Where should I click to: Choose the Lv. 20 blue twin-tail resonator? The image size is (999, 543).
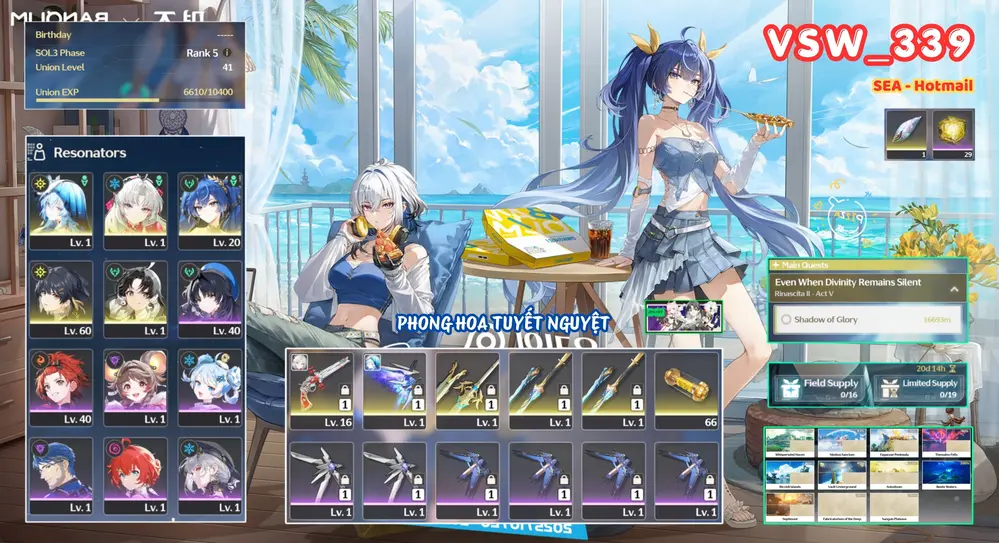pos(208,209)
